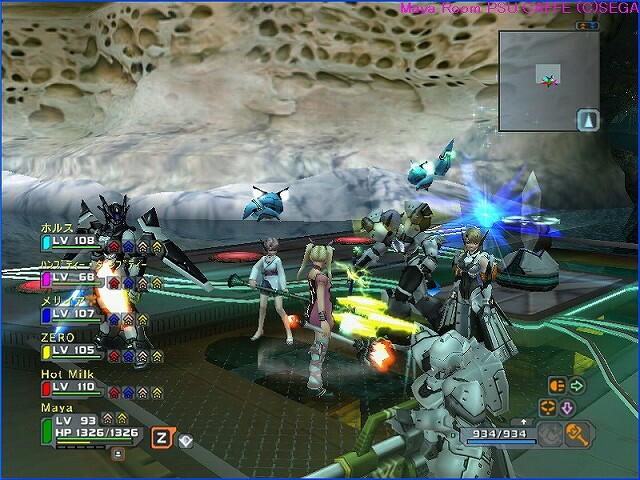The height and width of the screenshot is (480, 640).
Task: Click the orange Z icon beside Maya's HP
Action: click(x=161, y=436)
